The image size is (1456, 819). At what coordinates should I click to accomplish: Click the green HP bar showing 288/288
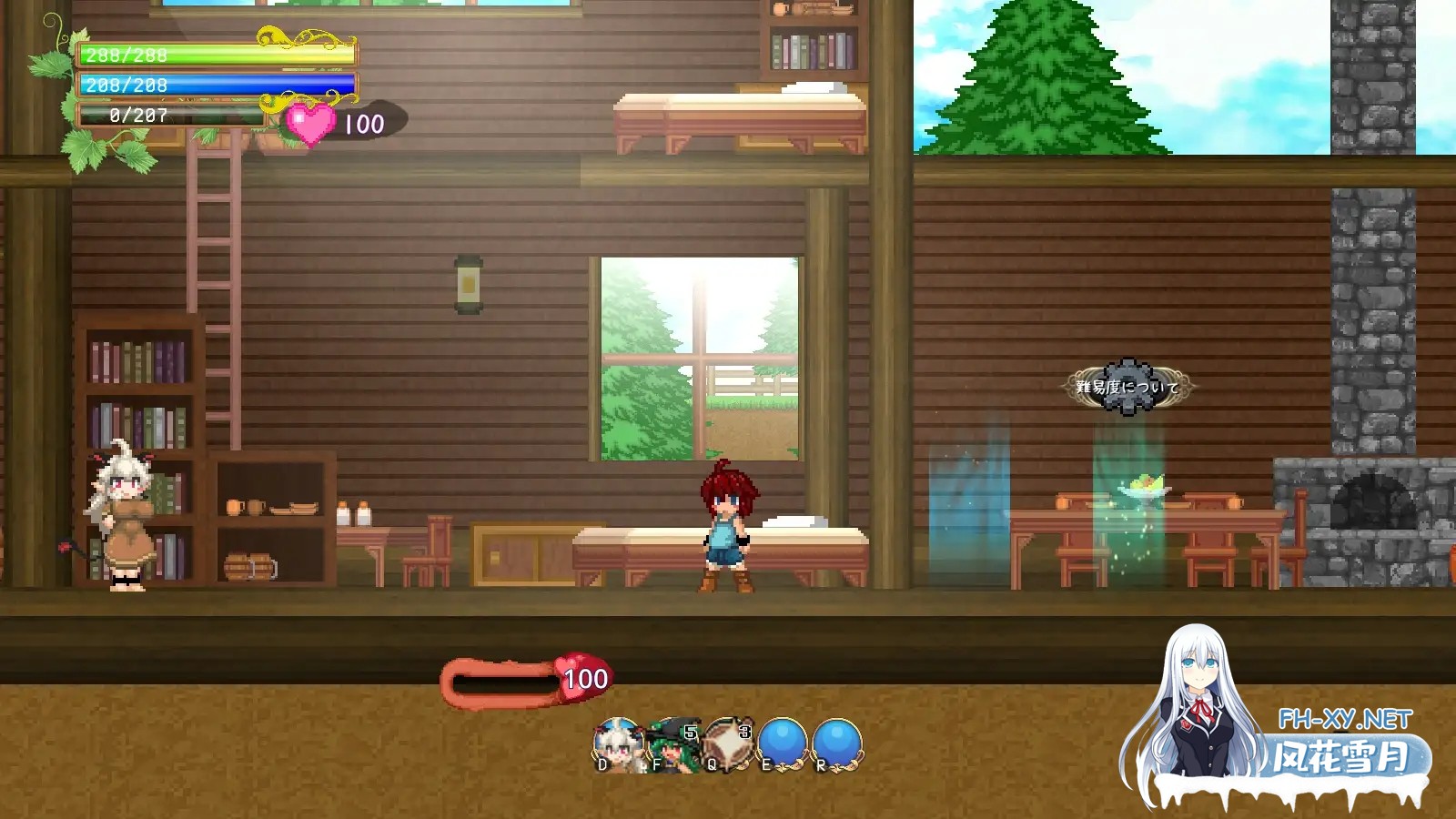pyautogui.click(x=218, y=55)
